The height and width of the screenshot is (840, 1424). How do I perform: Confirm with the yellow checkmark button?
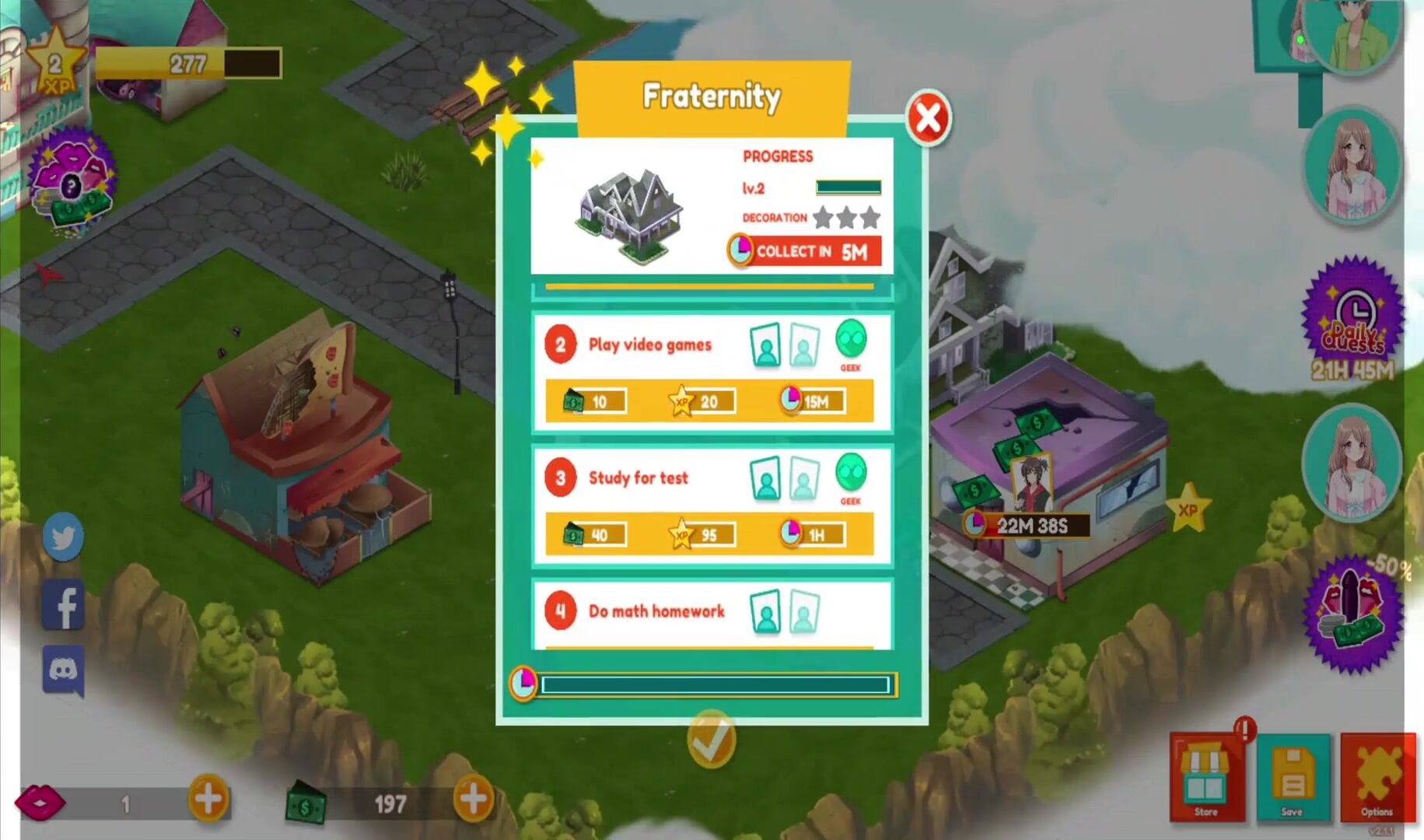(x=711, y=738)
